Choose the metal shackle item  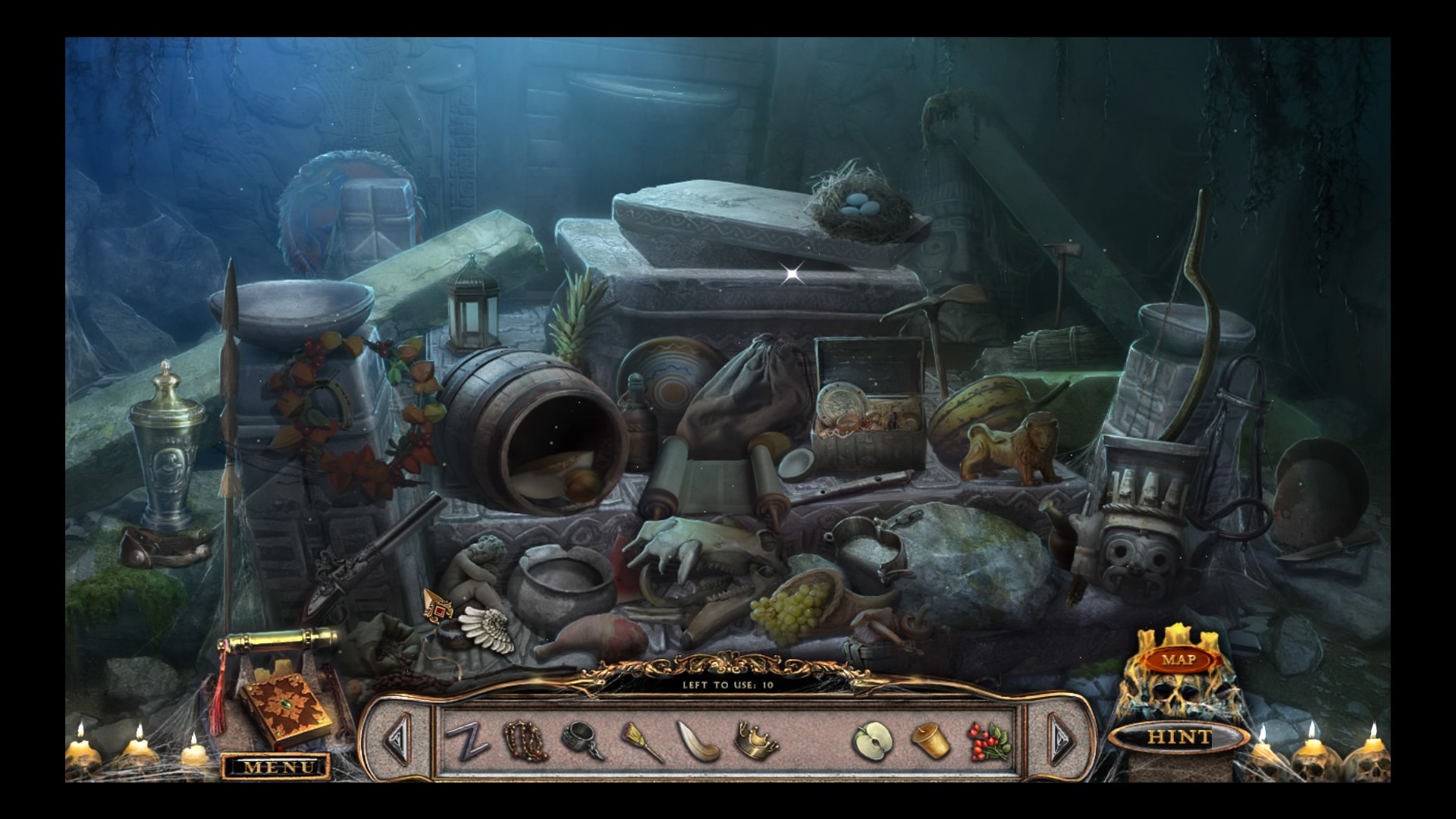coord(584,740)
